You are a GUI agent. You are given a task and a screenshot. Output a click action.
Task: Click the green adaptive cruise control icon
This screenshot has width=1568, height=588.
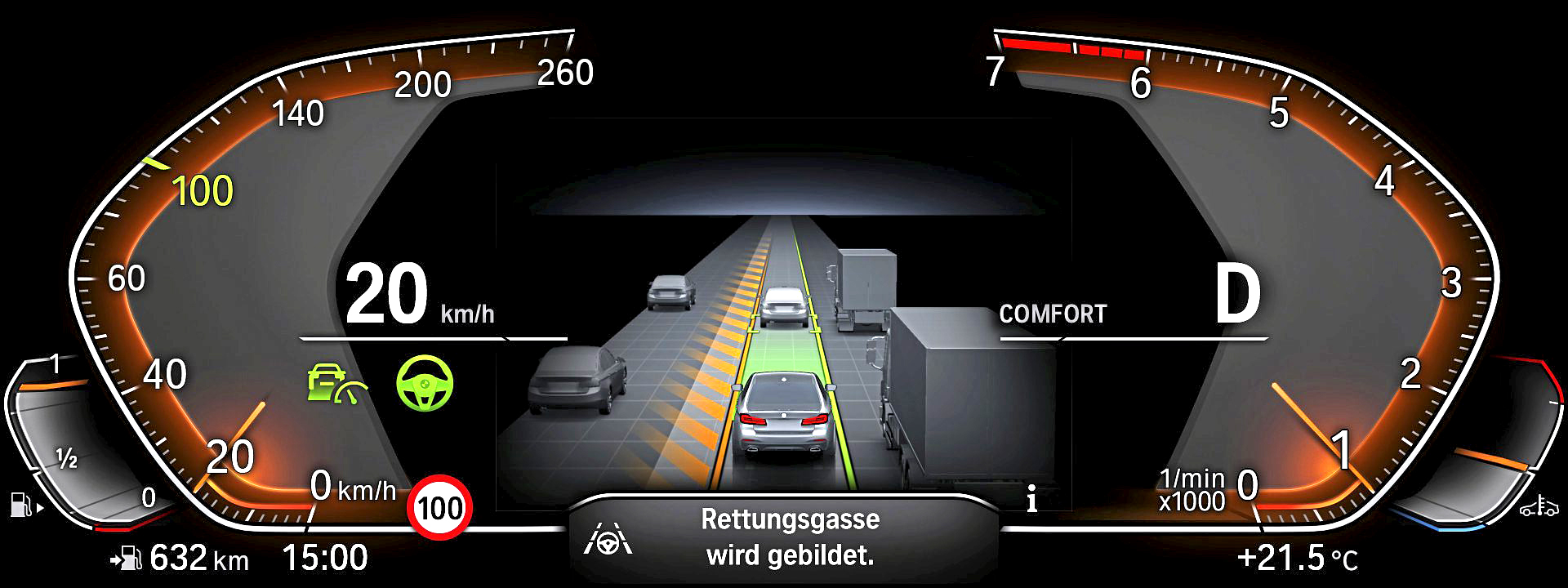pos(336,384)
